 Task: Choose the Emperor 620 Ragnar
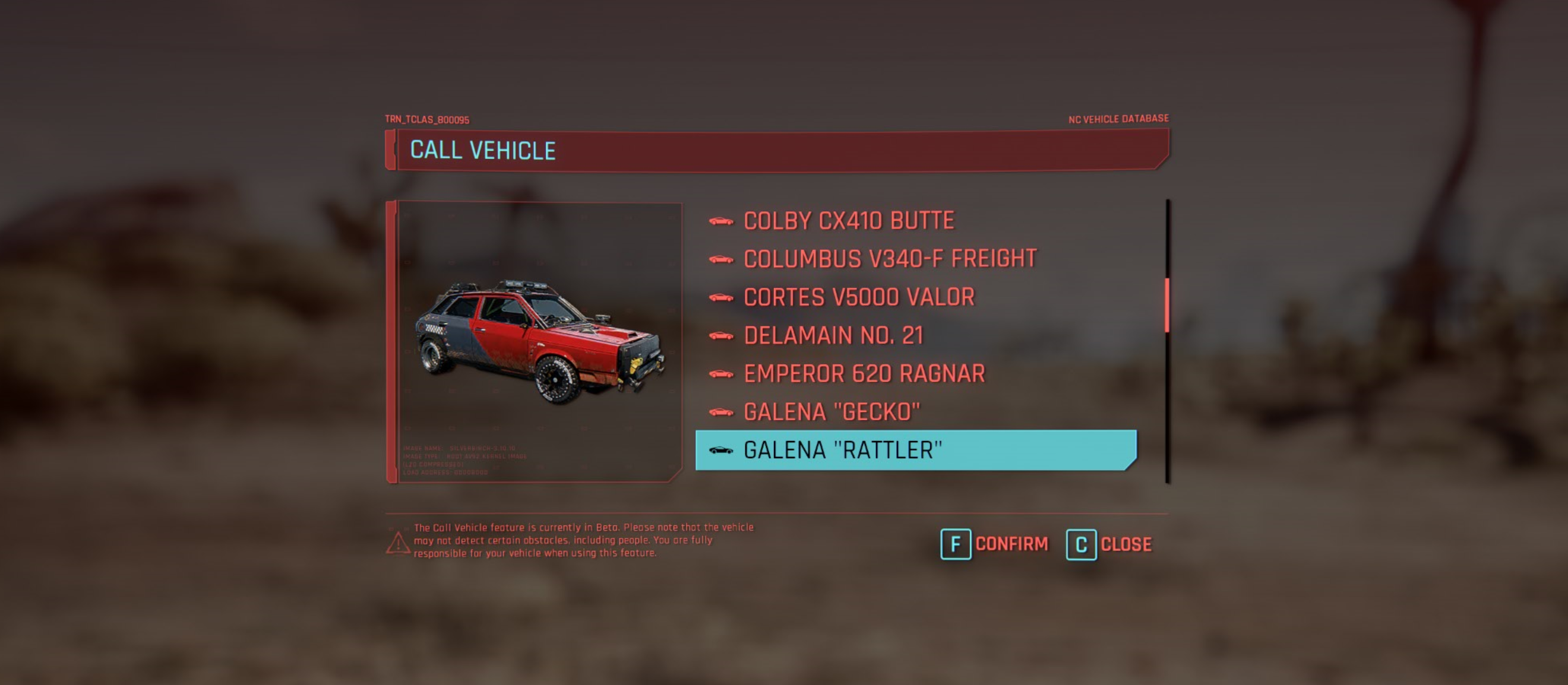tap(864, 374)
